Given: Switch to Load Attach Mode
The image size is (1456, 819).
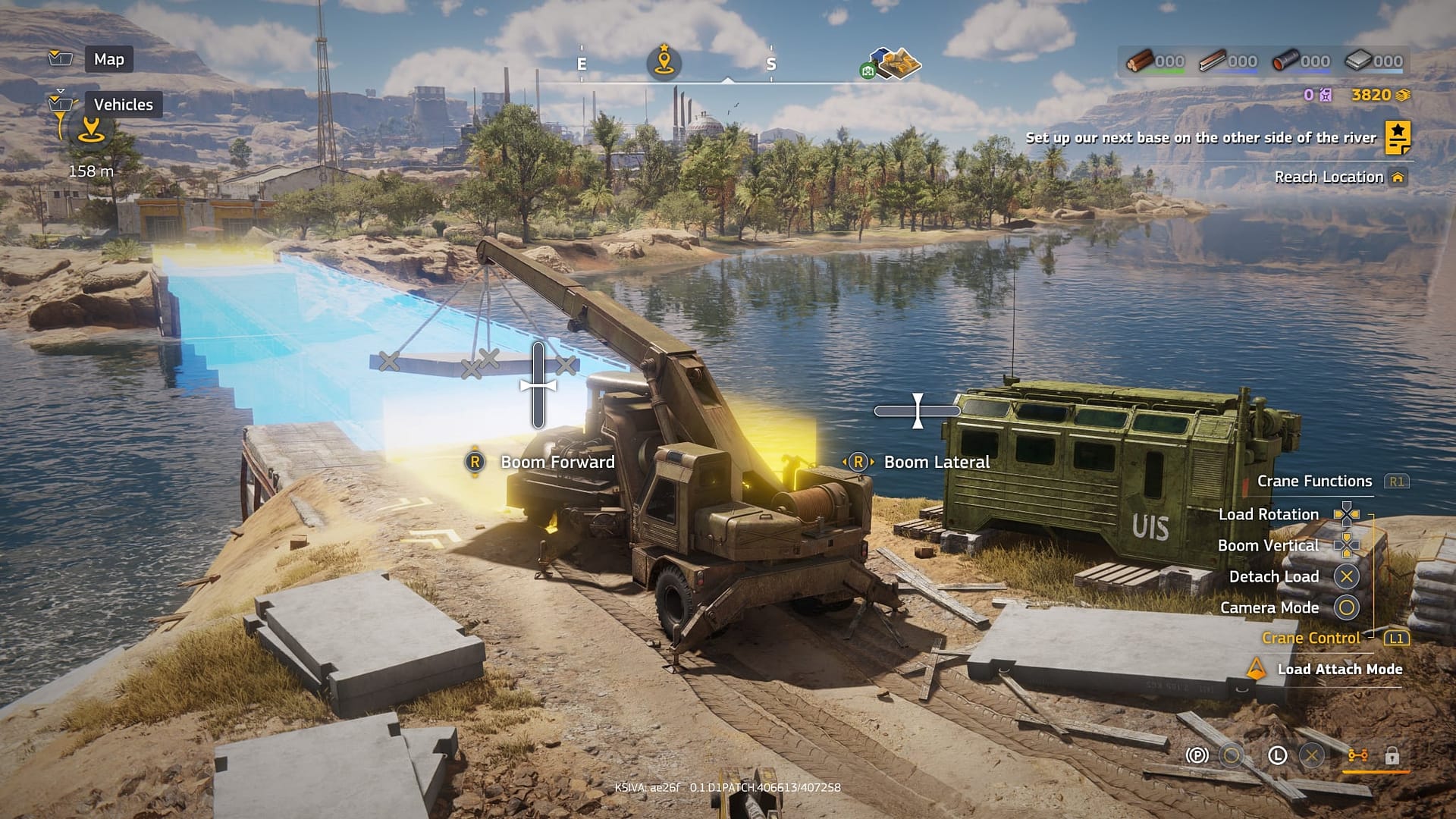Looking at the screenshot, I should point(1339,669).
